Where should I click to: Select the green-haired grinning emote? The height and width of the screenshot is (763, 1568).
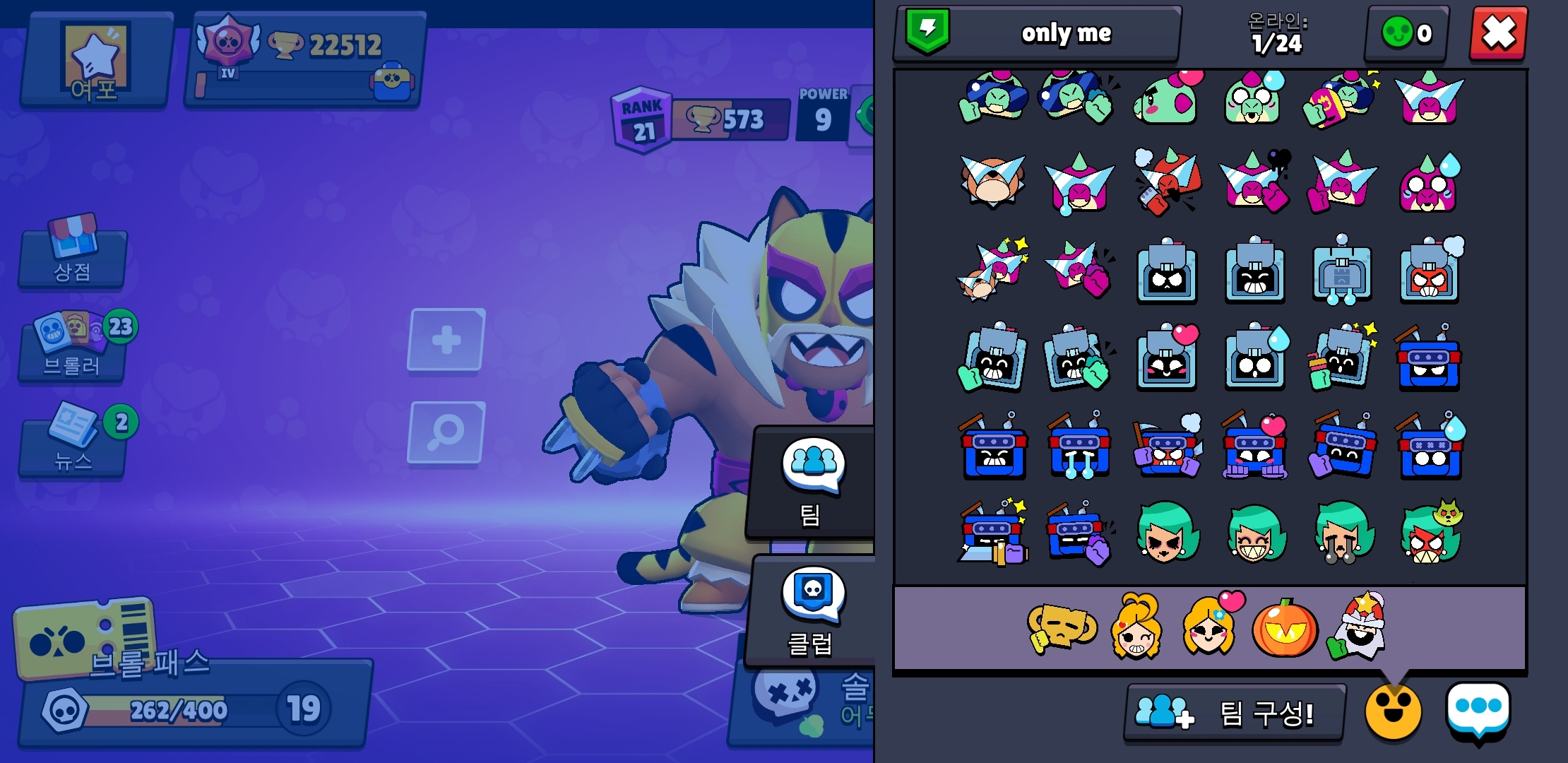[x=1254, y=535]
